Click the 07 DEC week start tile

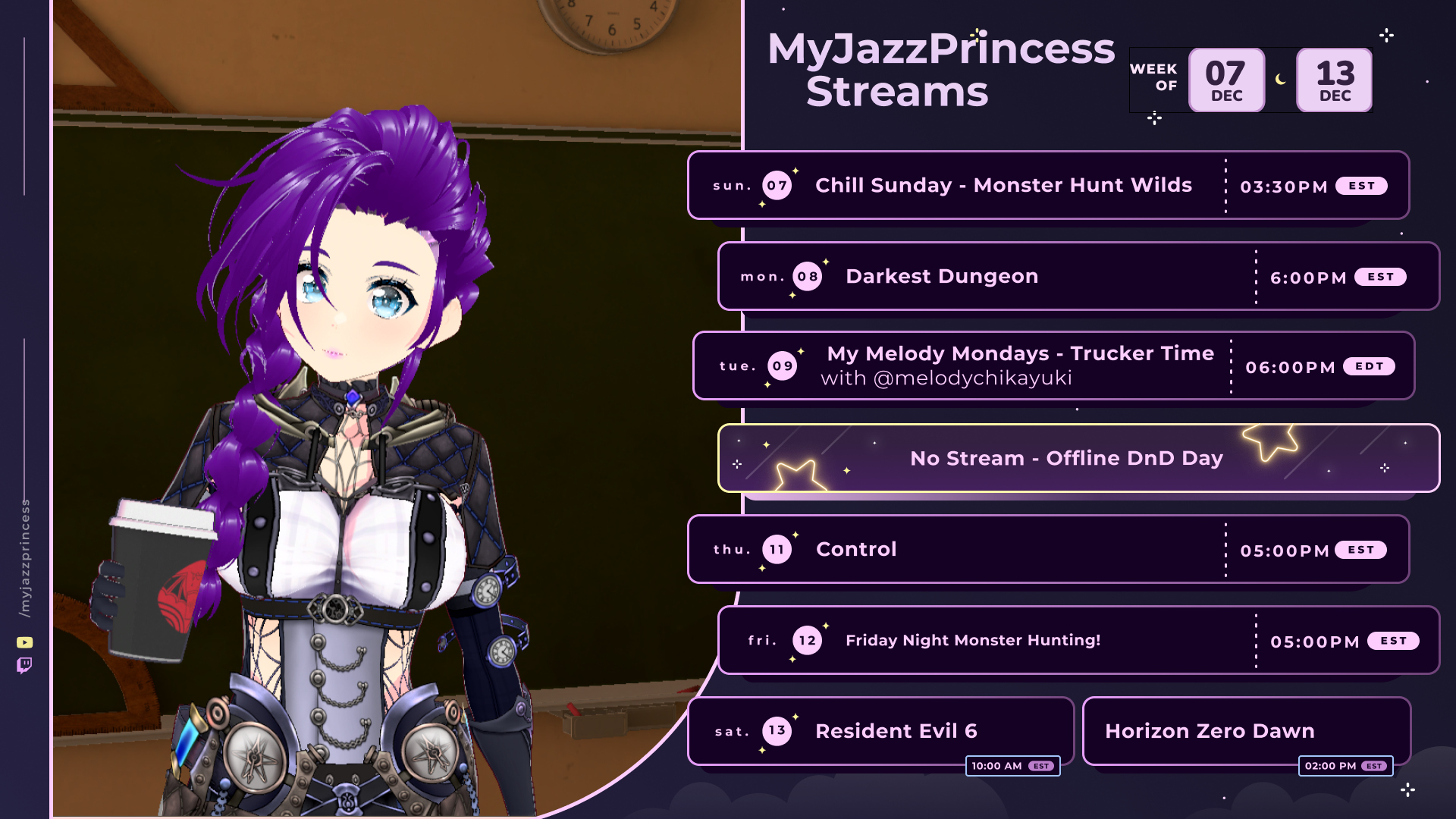[1226, 80]
